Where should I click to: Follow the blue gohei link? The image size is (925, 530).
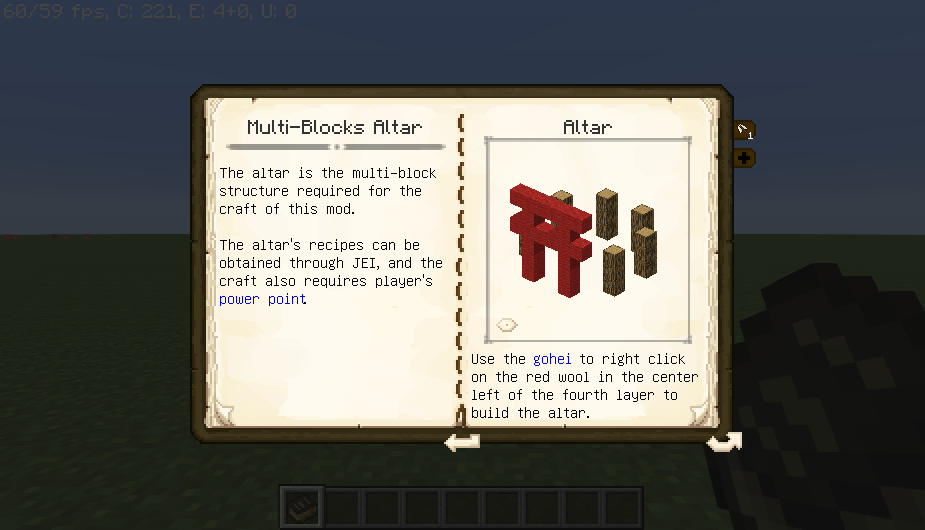point(552,358)
